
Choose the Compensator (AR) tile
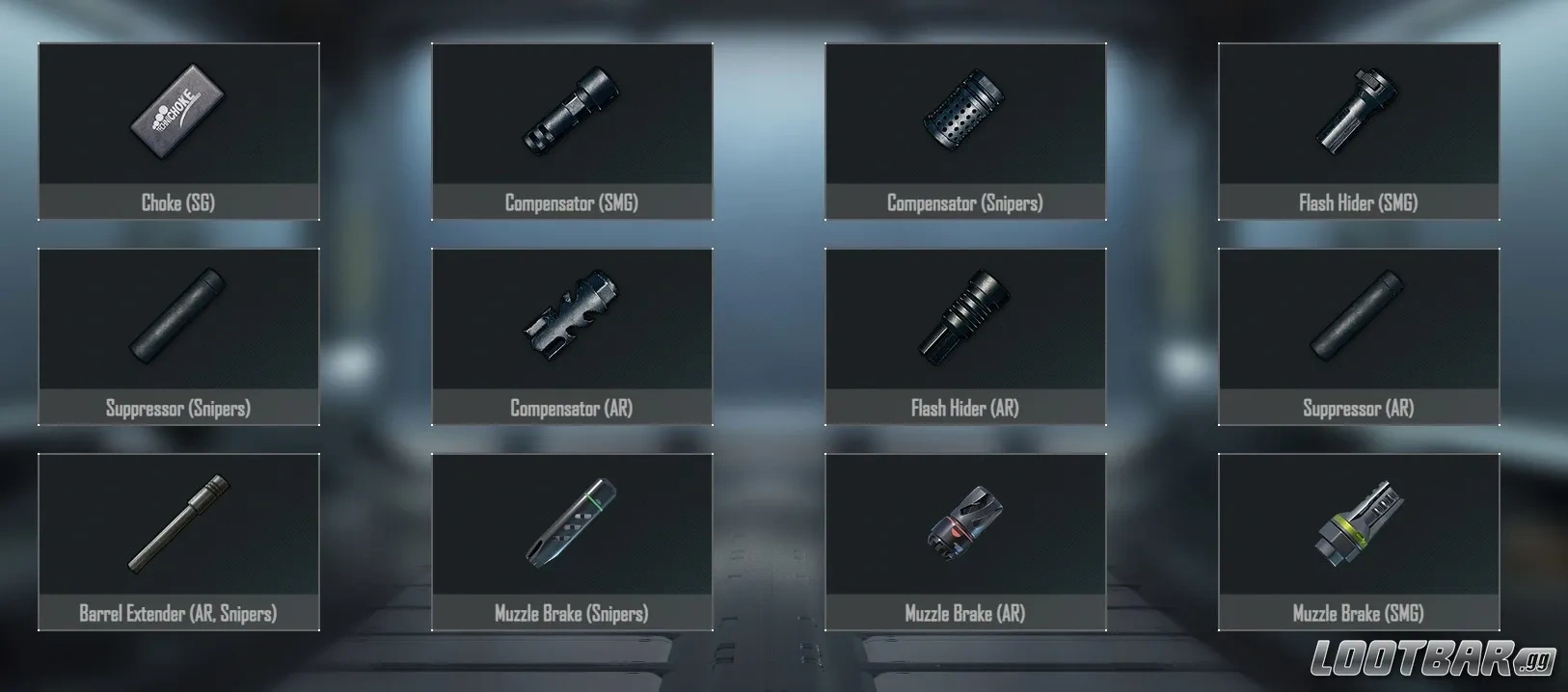pyautogui.click(x=572, y=336)
